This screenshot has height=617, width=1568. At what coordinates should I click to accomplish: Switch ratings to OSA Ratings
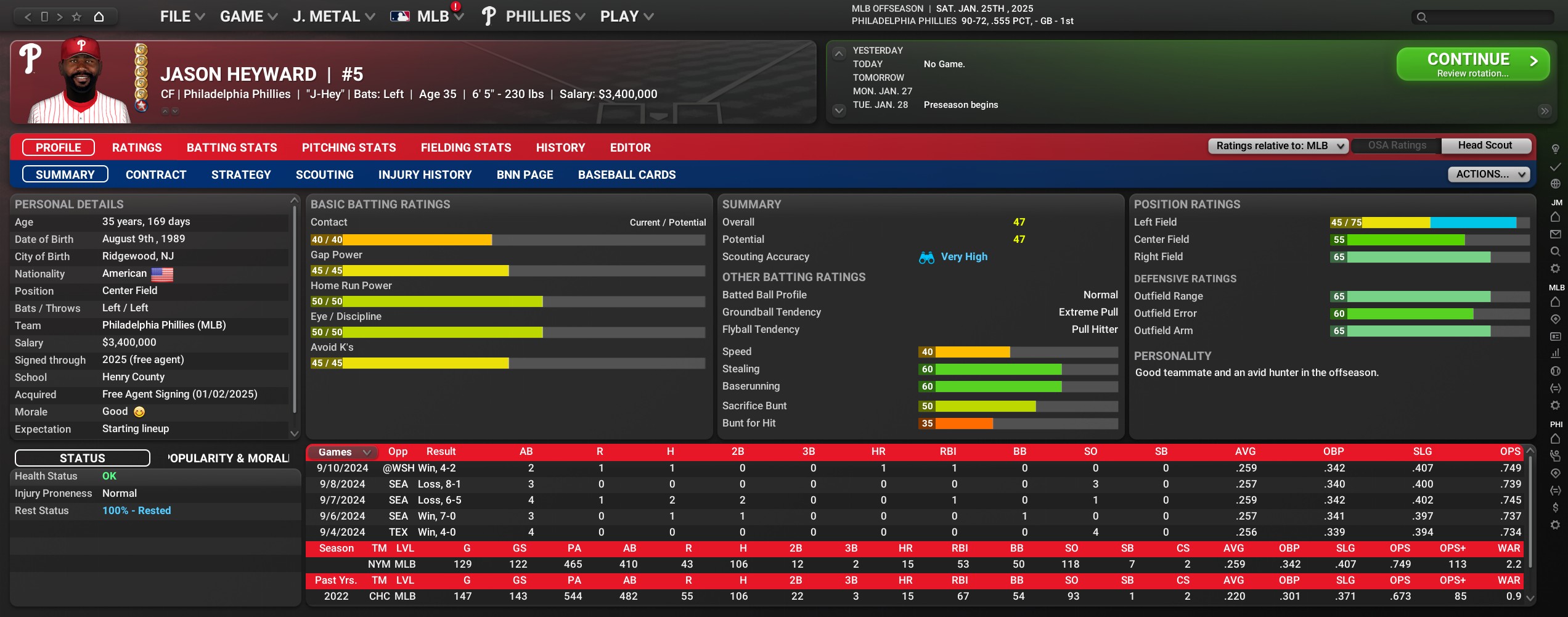tap(1397, 146)
